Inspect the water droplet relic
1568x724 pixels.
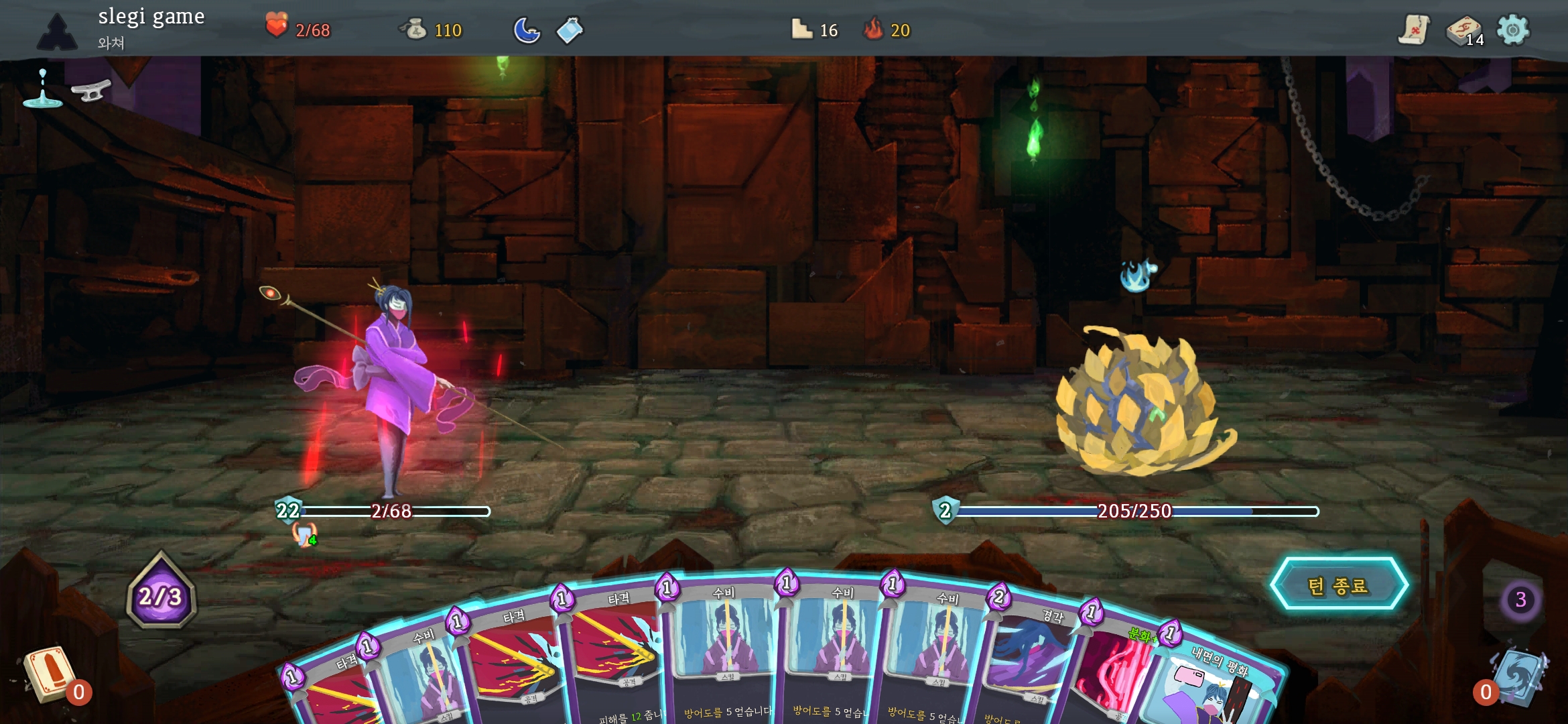click(42, 89)
